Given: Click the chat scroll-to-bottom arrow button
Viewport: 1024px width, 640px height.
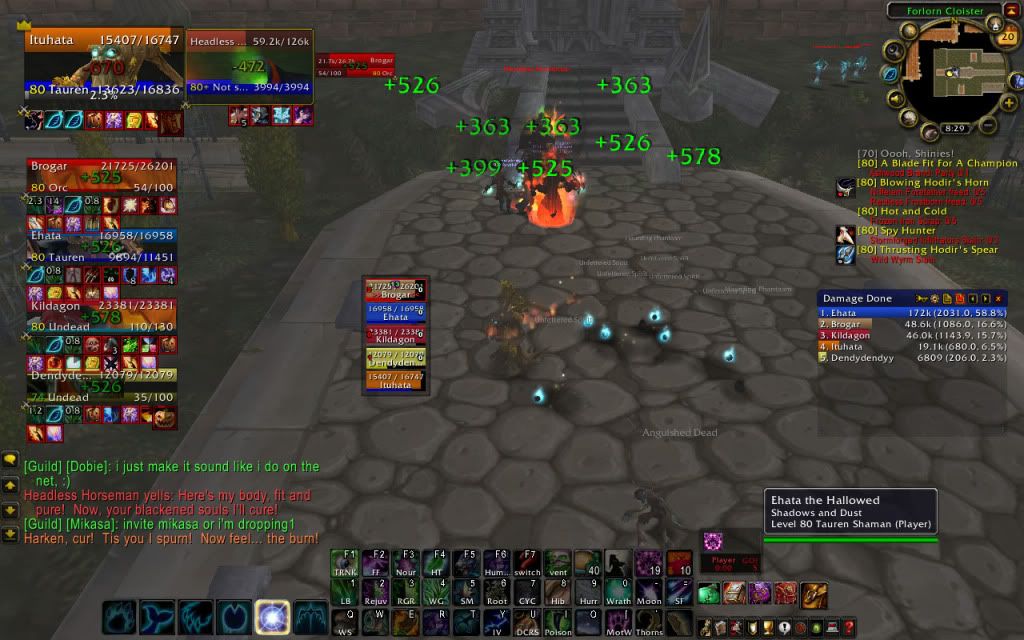Looking at the screenshot, I should pos(10,533).
